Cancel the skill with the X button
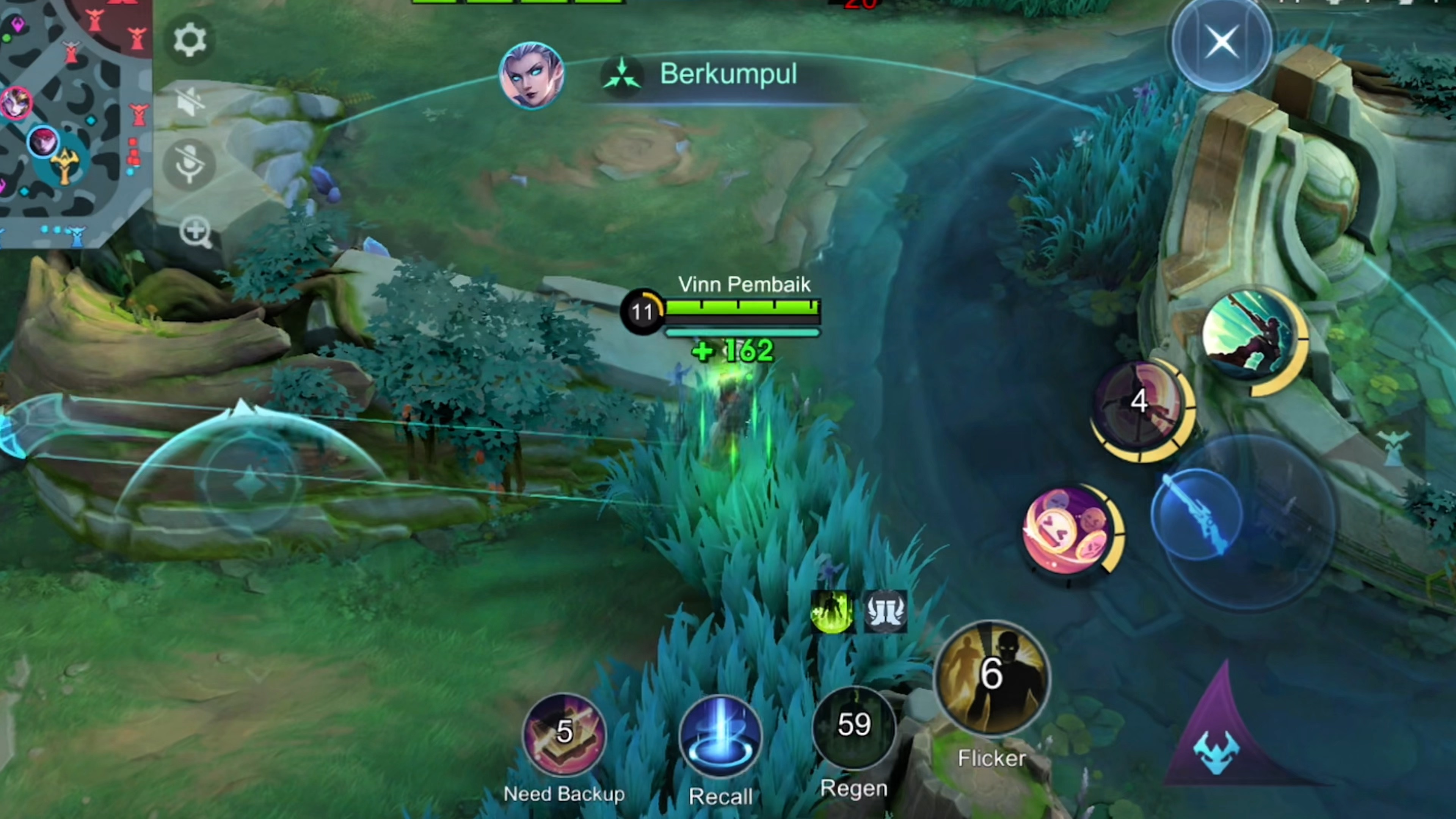This screenshot has height=819, width=1456. click(1221, 42)
